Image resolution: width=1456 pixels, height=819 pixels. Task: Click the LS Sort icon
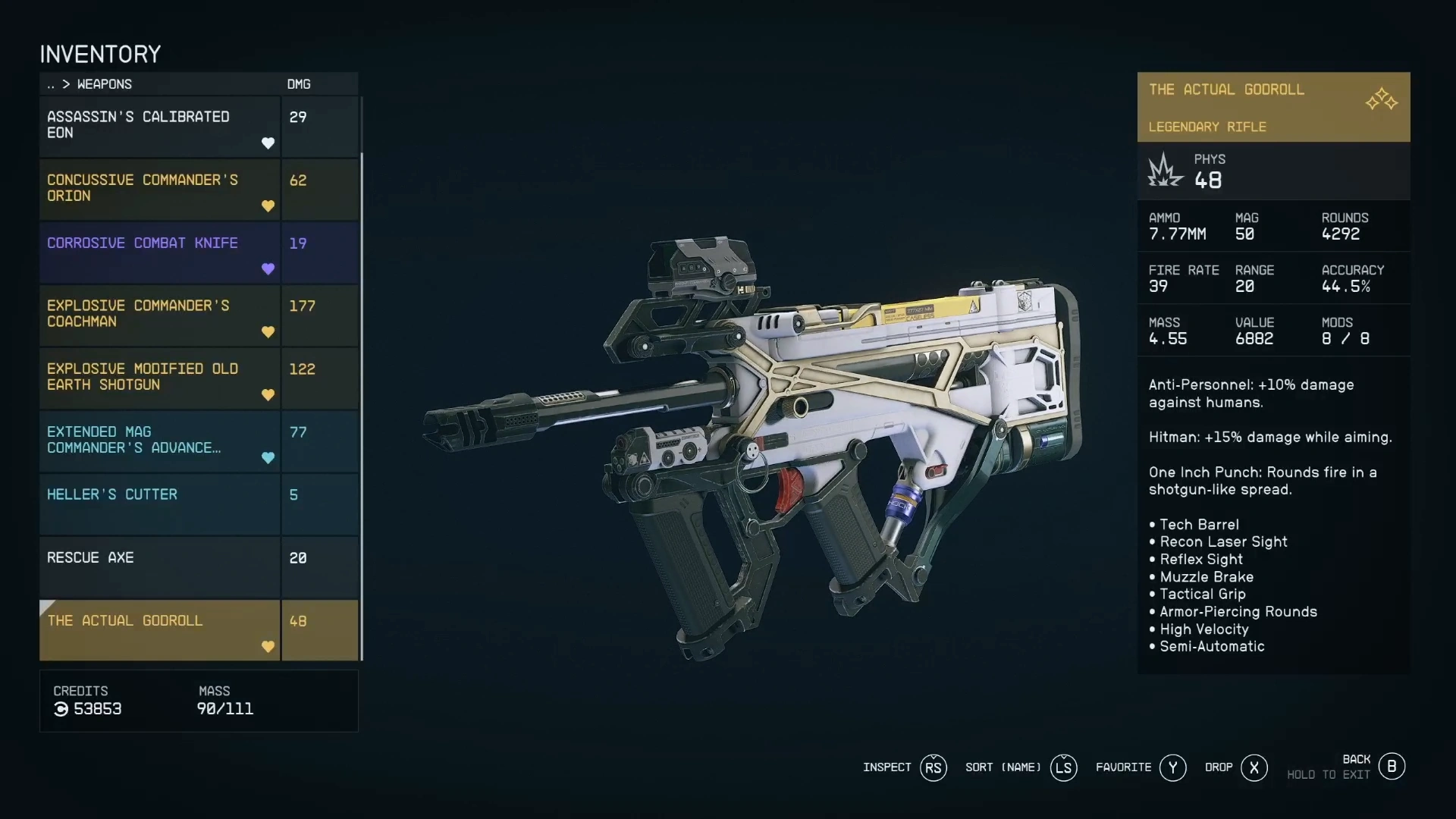1064,768
